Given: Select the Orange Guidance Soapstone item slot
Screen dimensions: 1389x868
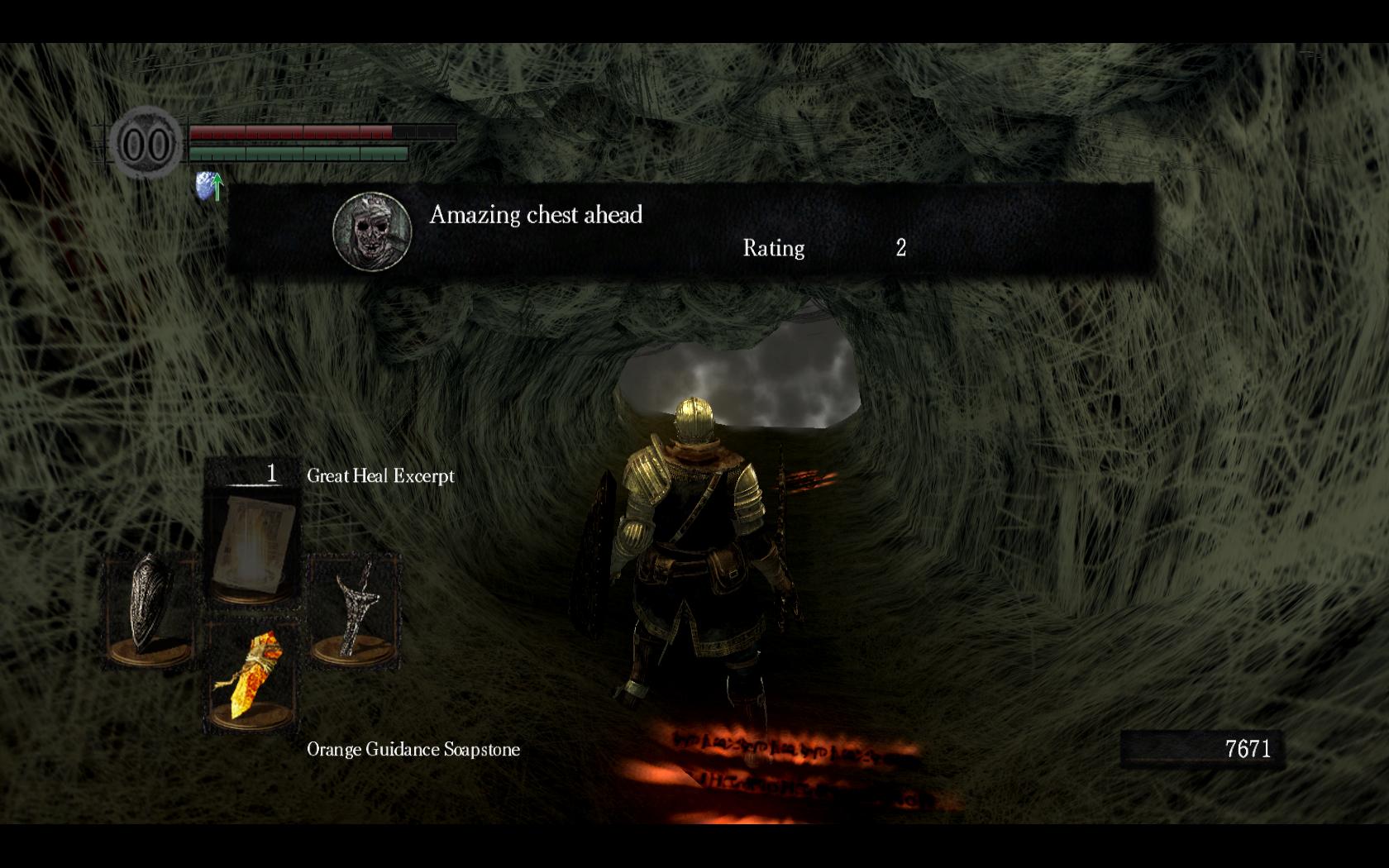Looking at the screenshot, I should coord(251,677).
